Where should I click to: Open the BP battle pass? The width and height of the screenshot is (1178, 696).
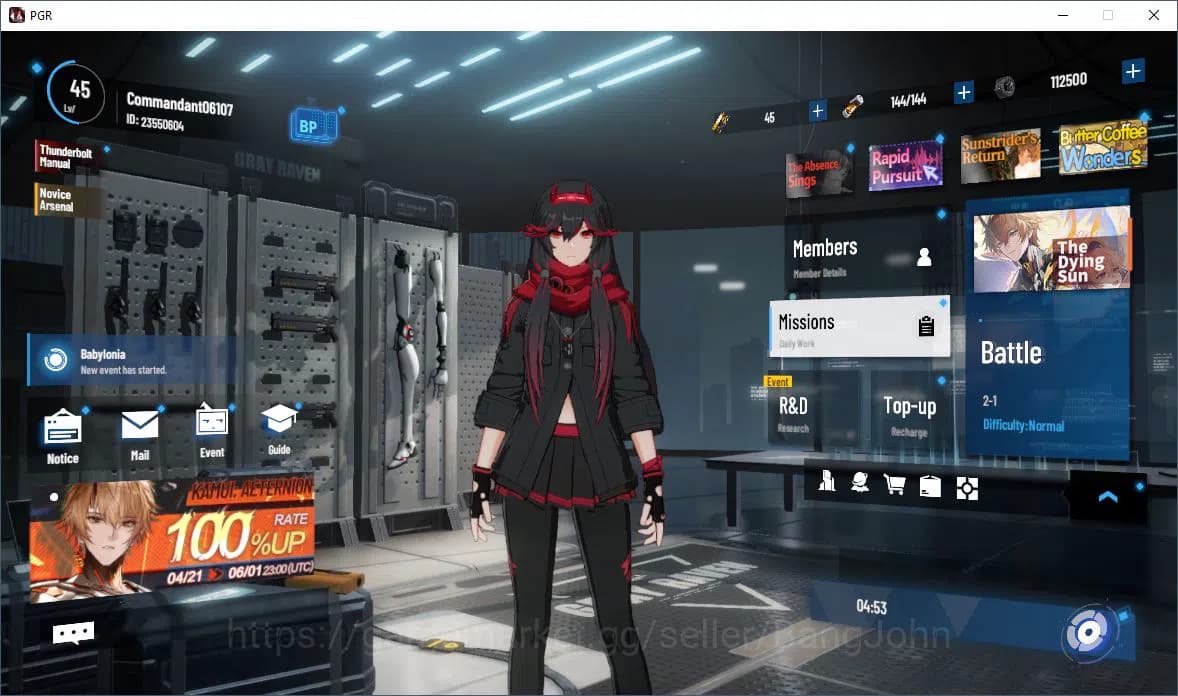(x=309, y=127)
